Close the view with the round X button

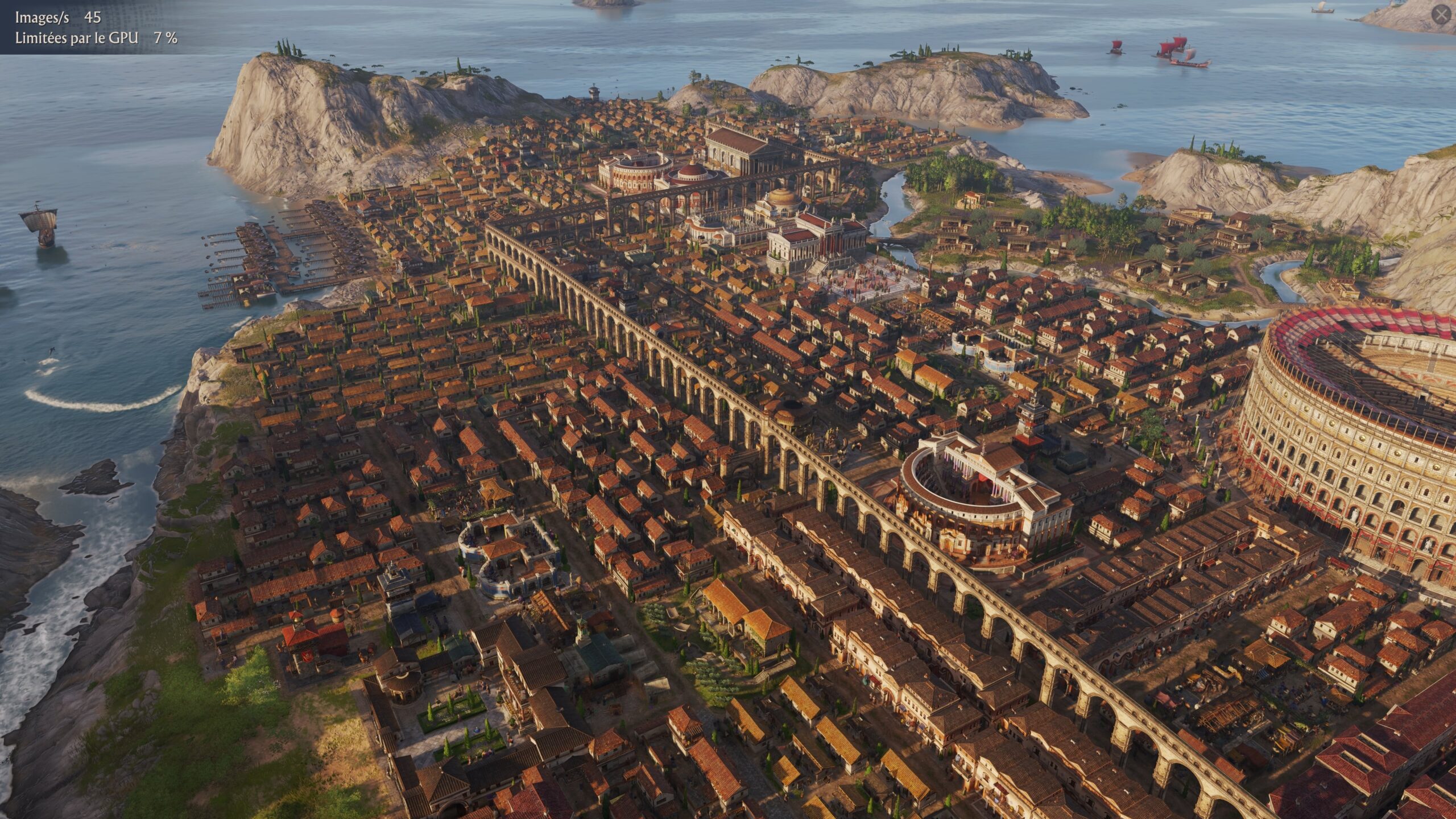pyautogui.click(x=1441, y=15)
